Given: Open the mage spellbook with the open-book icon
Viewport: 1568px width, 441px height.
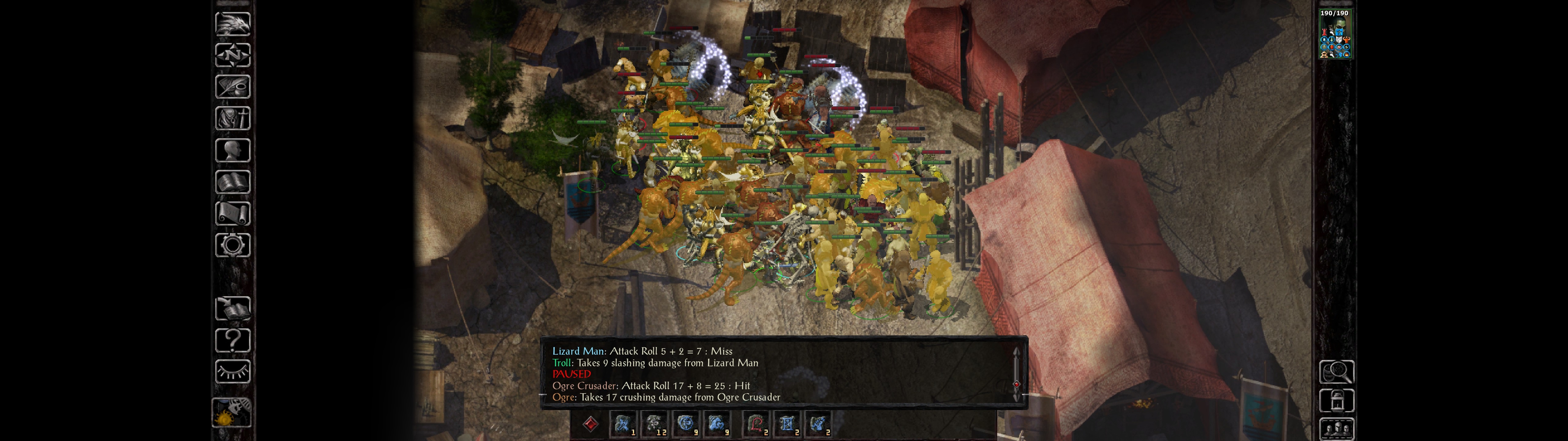Looking at the screenshot, I should click(232, 182).
